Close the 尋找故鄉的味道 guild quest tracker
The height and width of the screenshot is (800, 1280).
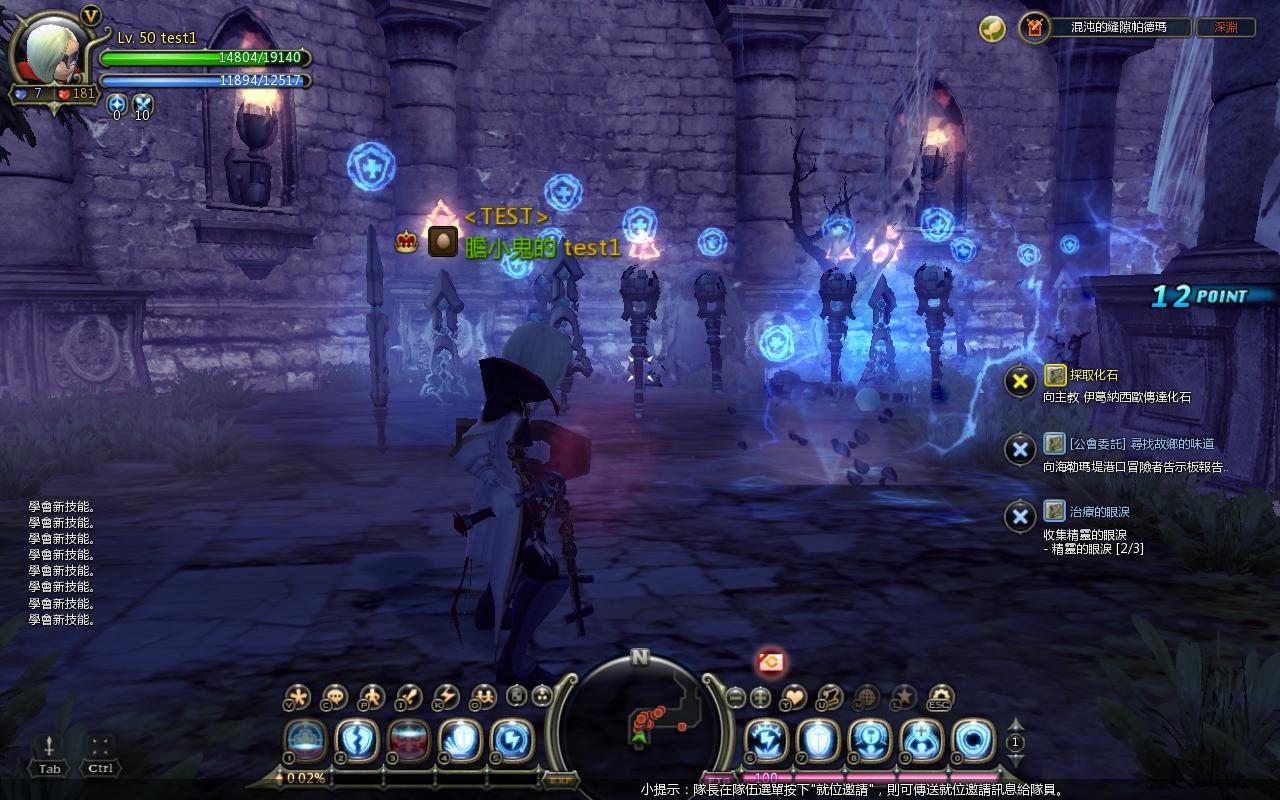click(x=1019, y=449)
